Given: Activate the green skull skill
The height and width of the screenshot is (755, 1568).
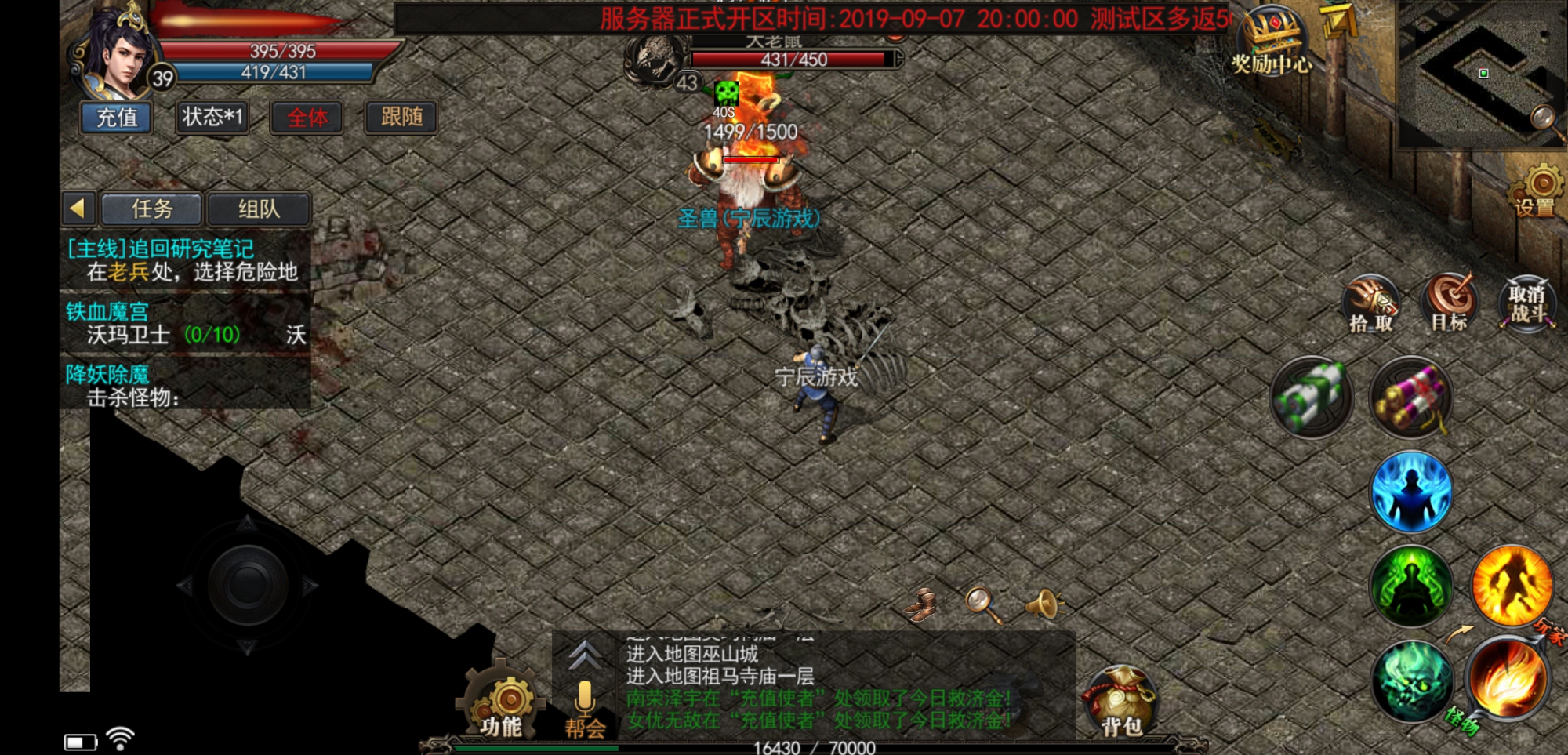Looking at the screenshot, I should [1411, 680].
